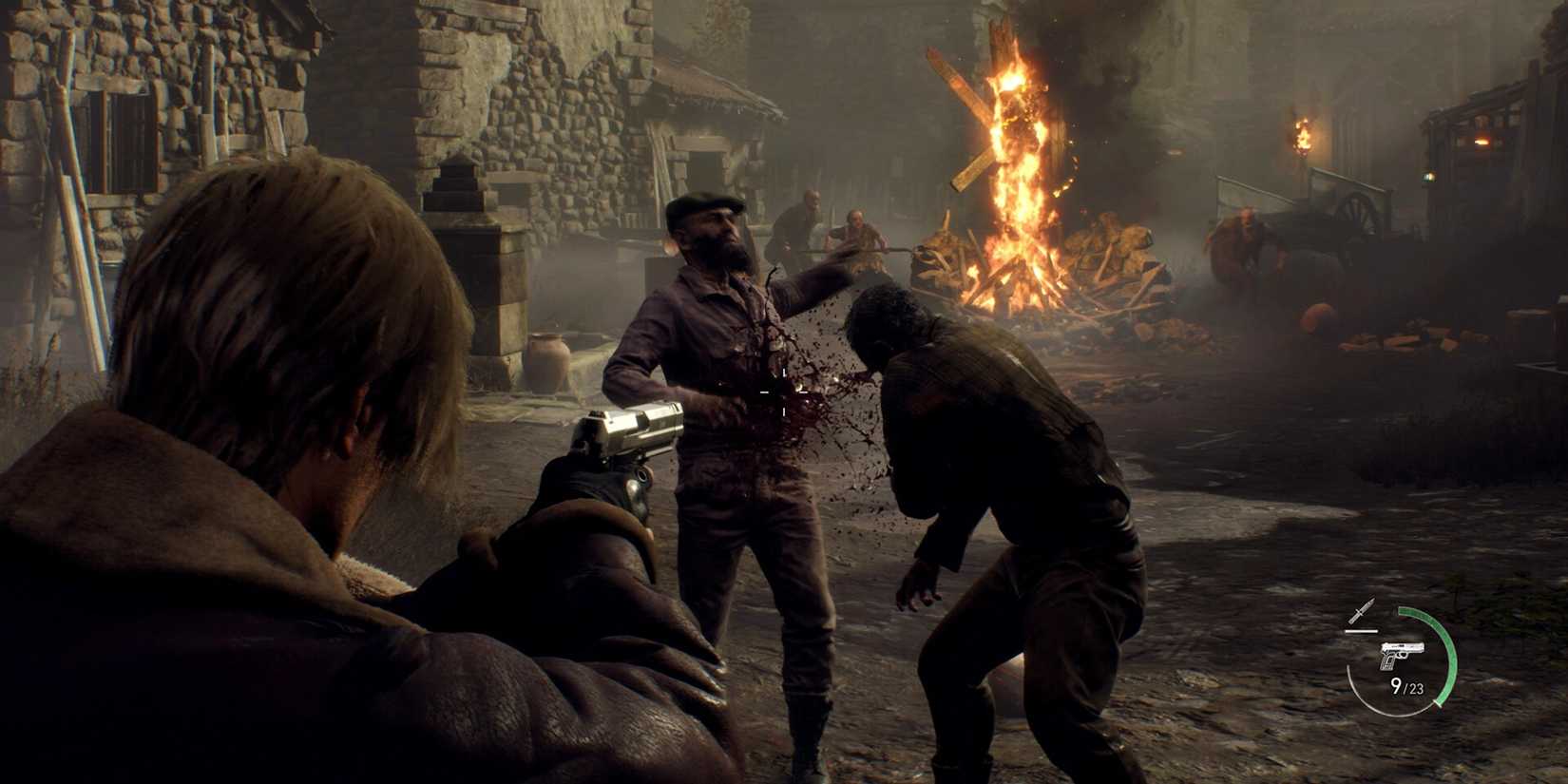Click the knife icon in the HUD
The width and height of the screenshot is (1568, 784).
click(1363, 610)
